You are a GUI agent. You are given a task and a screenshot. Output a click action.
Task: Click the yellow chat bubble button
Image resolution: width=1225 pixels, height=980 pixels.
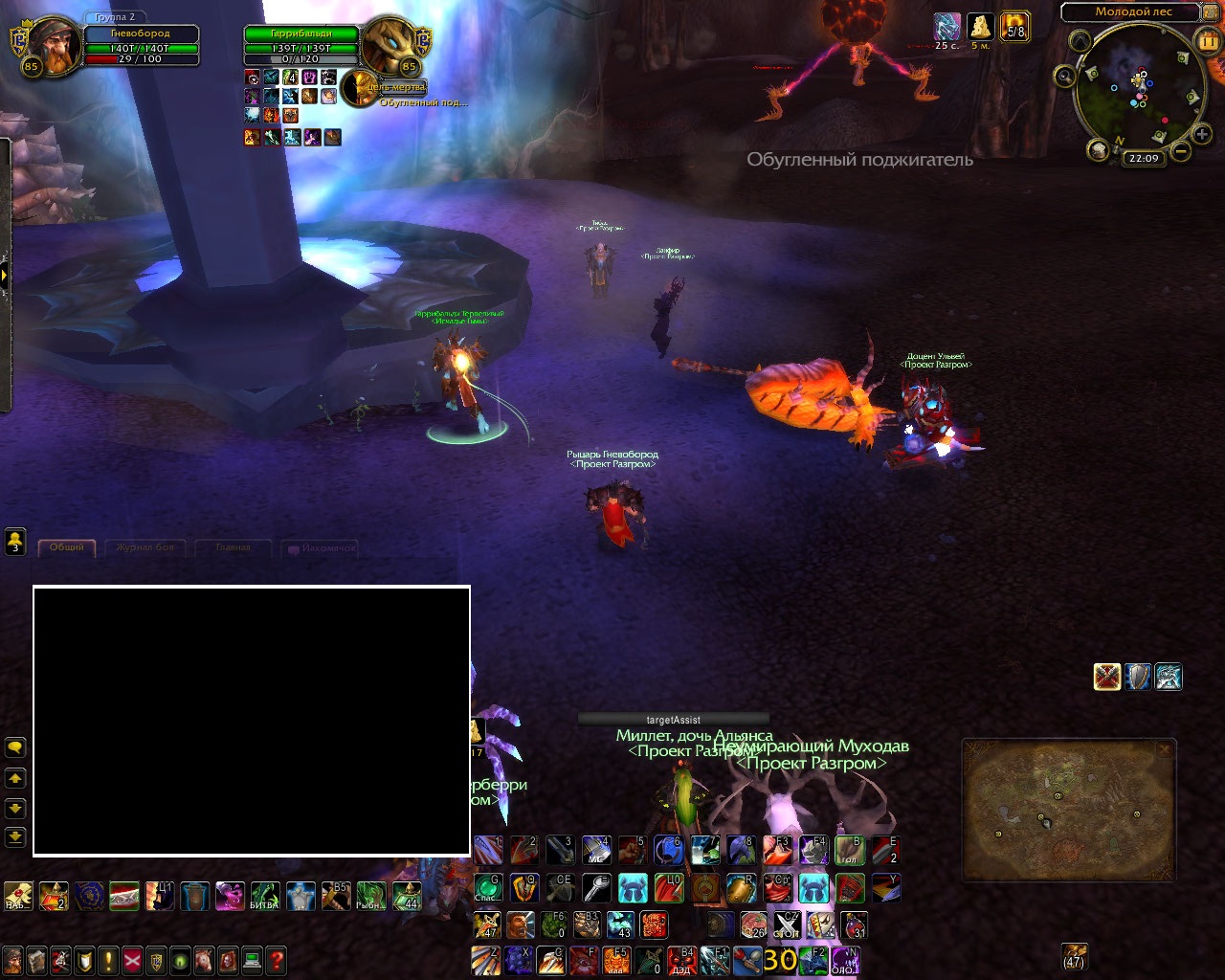[15, 746]
